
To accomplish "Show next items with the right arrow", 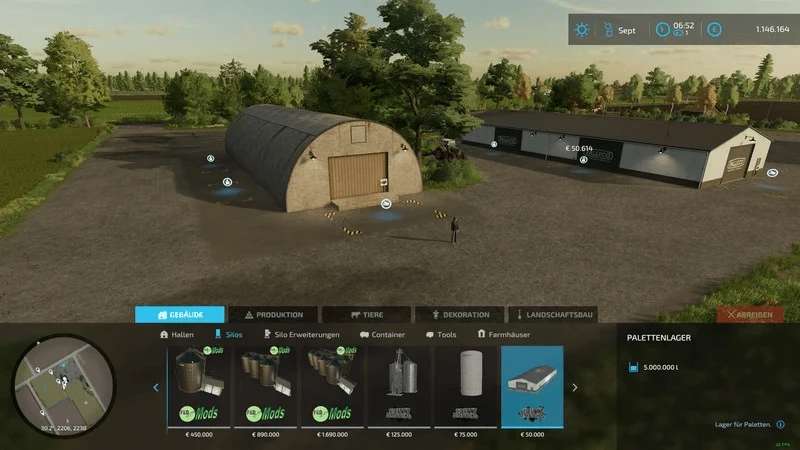I will tap(574, 387).
